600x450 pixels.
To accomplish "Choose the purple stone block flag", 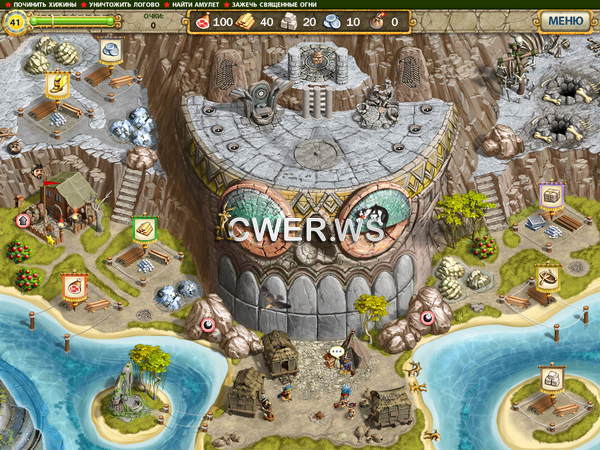I will [x=551, y=194].
